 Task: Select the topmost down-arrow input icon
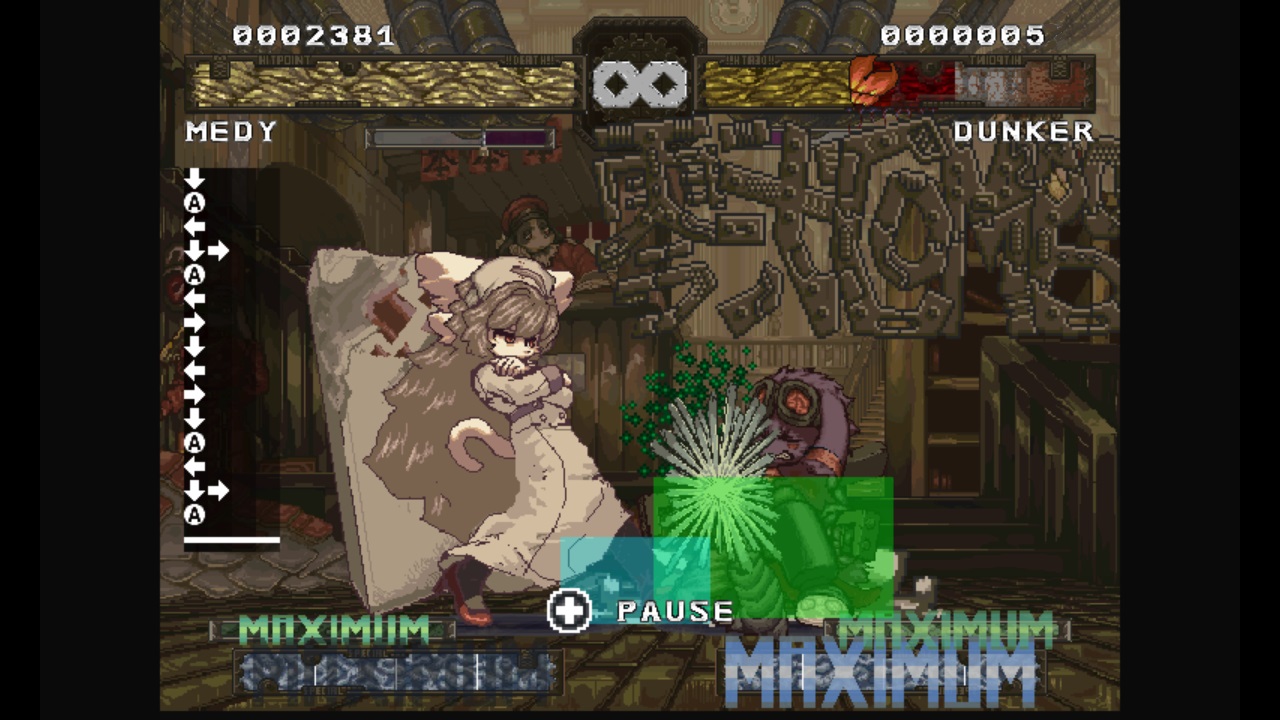click(194, 178)
